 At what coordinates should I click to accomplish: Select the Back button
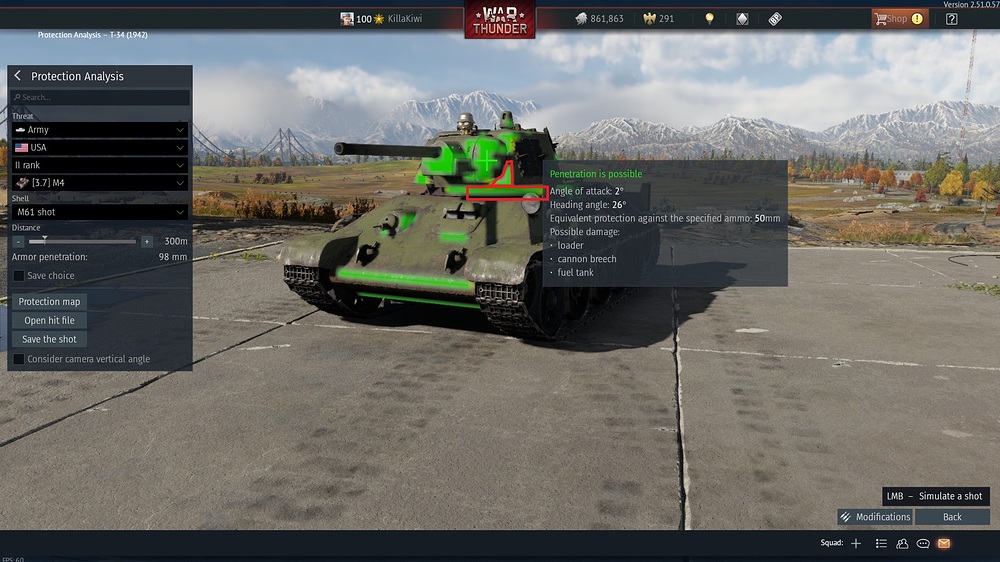[x=952, y=517]
